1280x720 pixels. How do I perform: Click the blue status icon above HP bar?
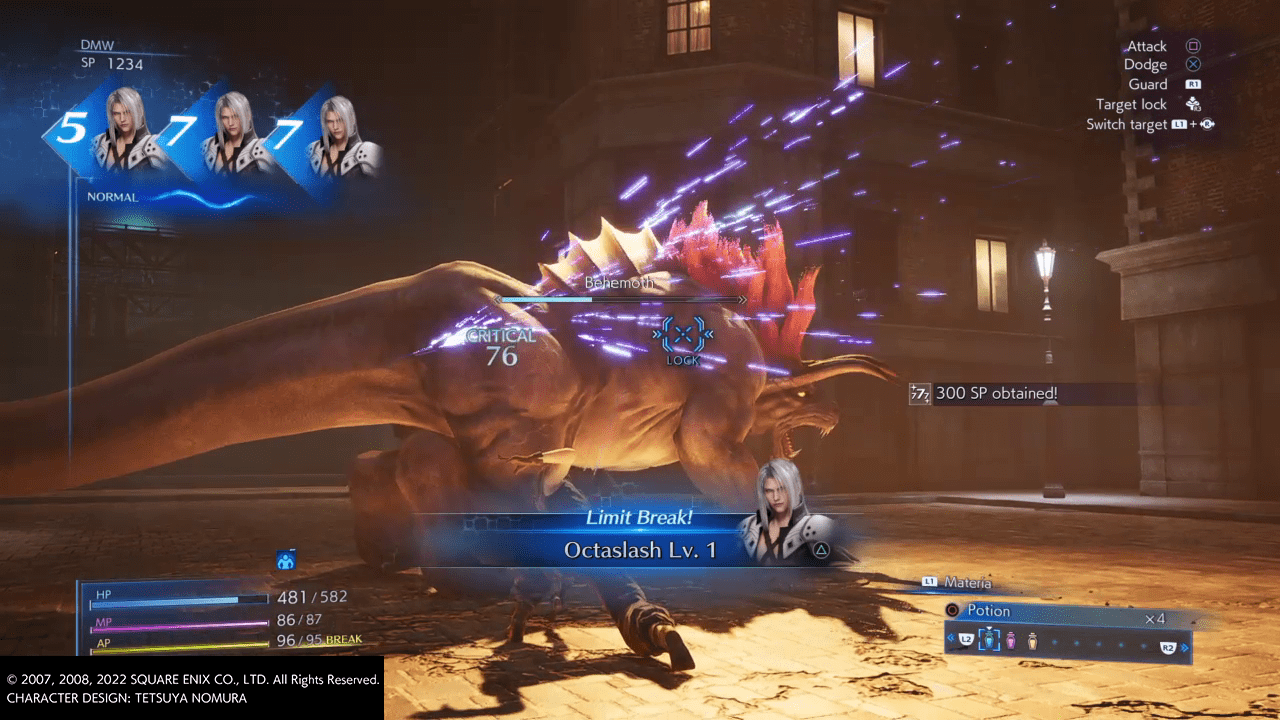click(x=286, y=561)
